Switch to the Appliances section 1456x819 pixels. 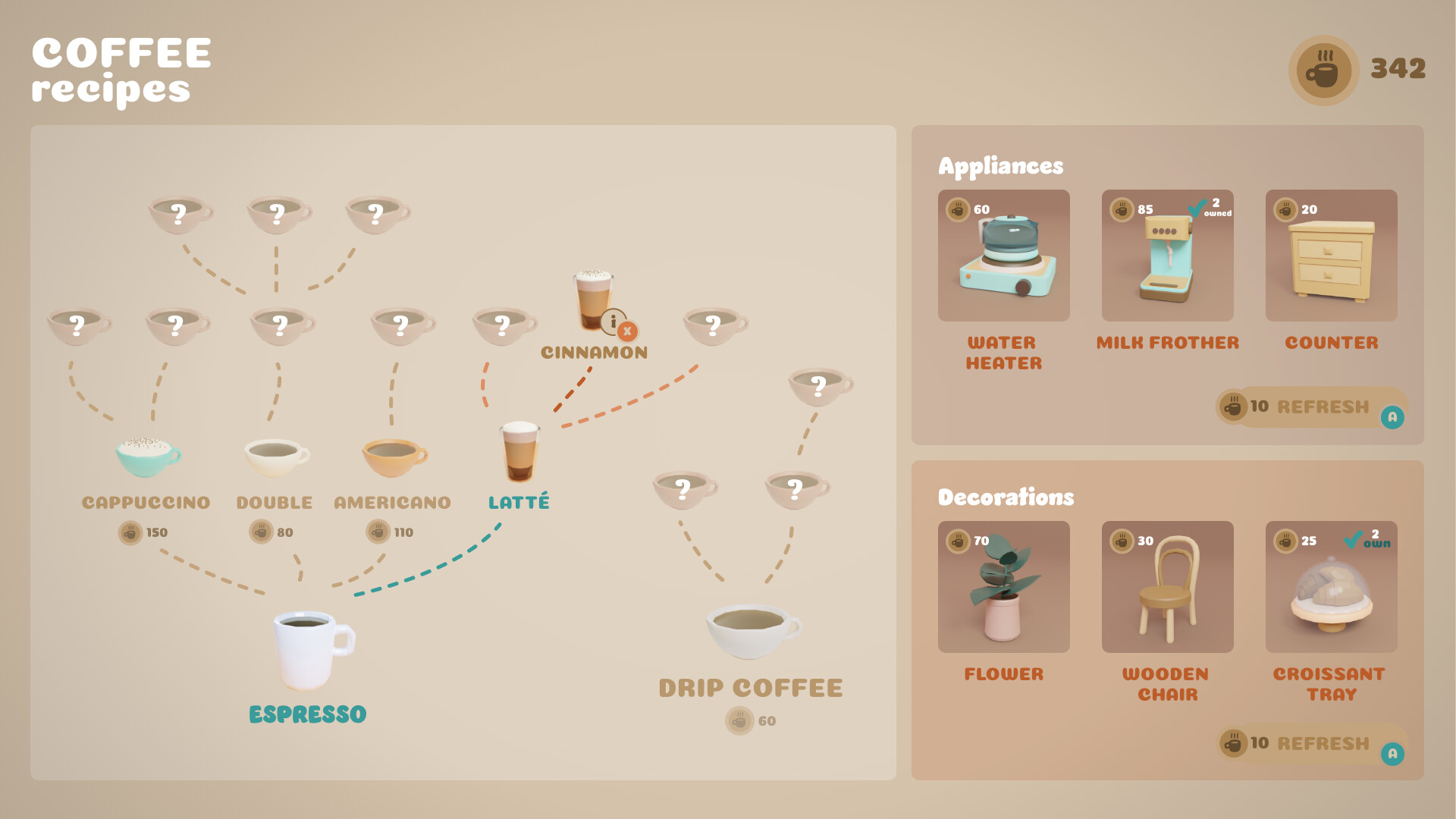tap(1001, 166)
